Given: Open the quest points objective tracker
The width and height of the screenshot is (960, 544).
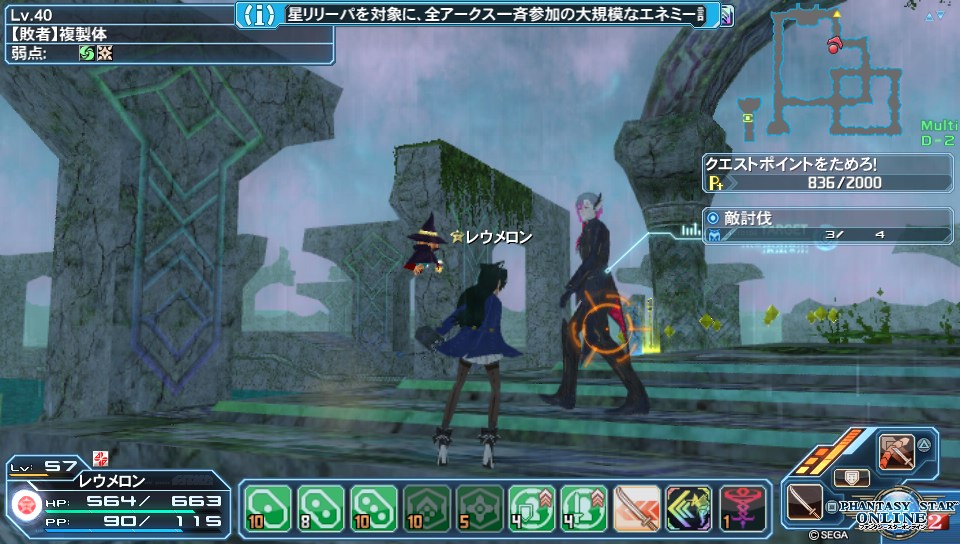Looking at the screenshot, I should point(828,174).
